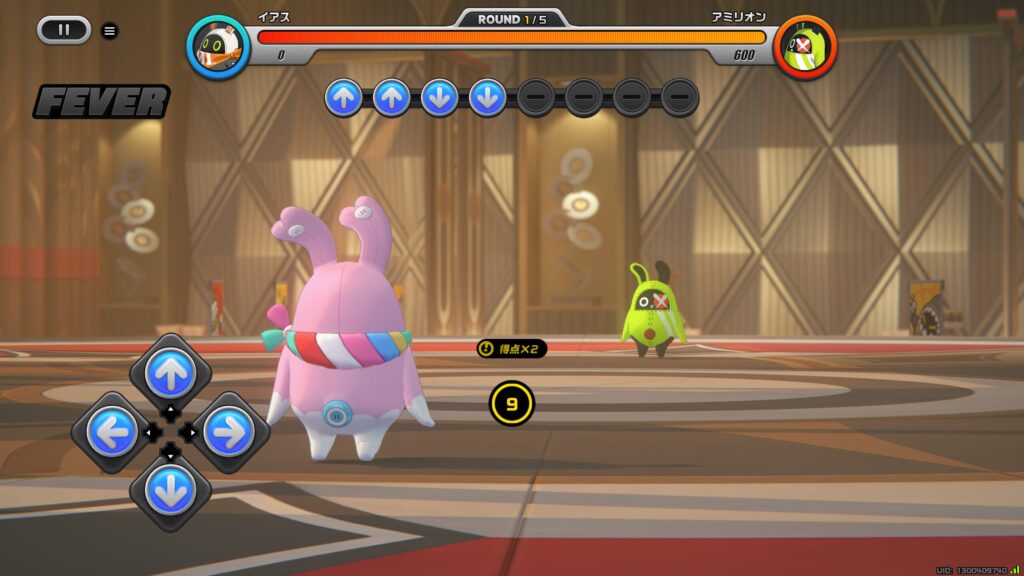Open the list menu icon

(110, 31)
